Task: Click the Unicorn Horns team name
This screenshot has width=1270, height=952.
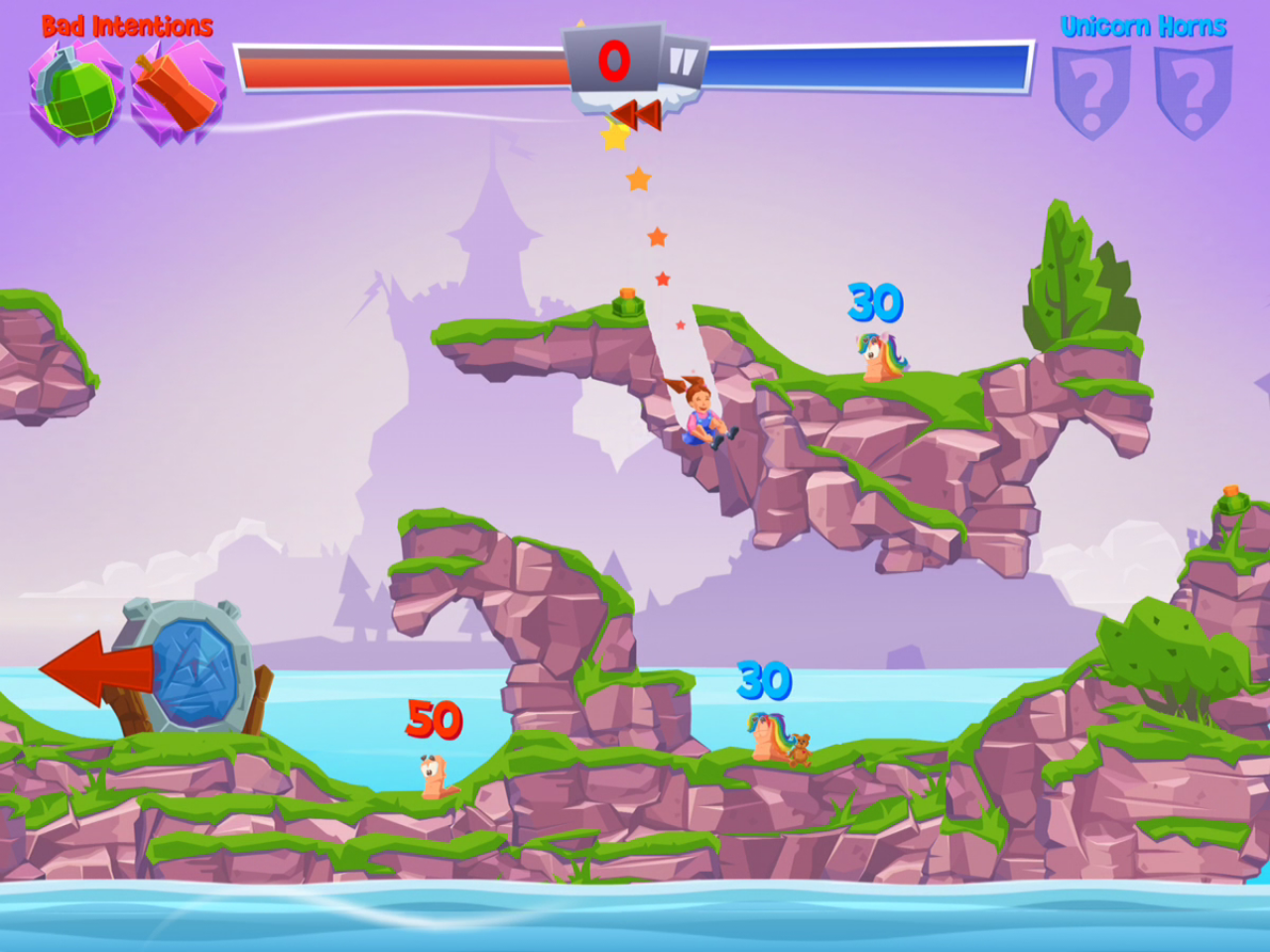Action: (1143, 26)
